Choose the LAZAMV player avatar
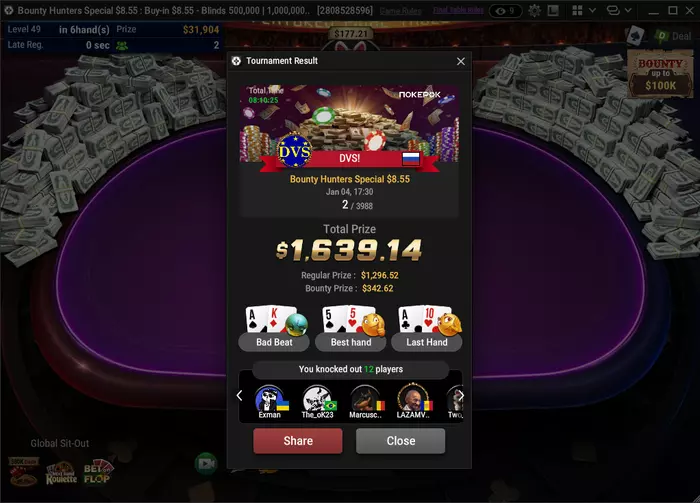Viewport: 700px width, 503px height. pos(412,401)
